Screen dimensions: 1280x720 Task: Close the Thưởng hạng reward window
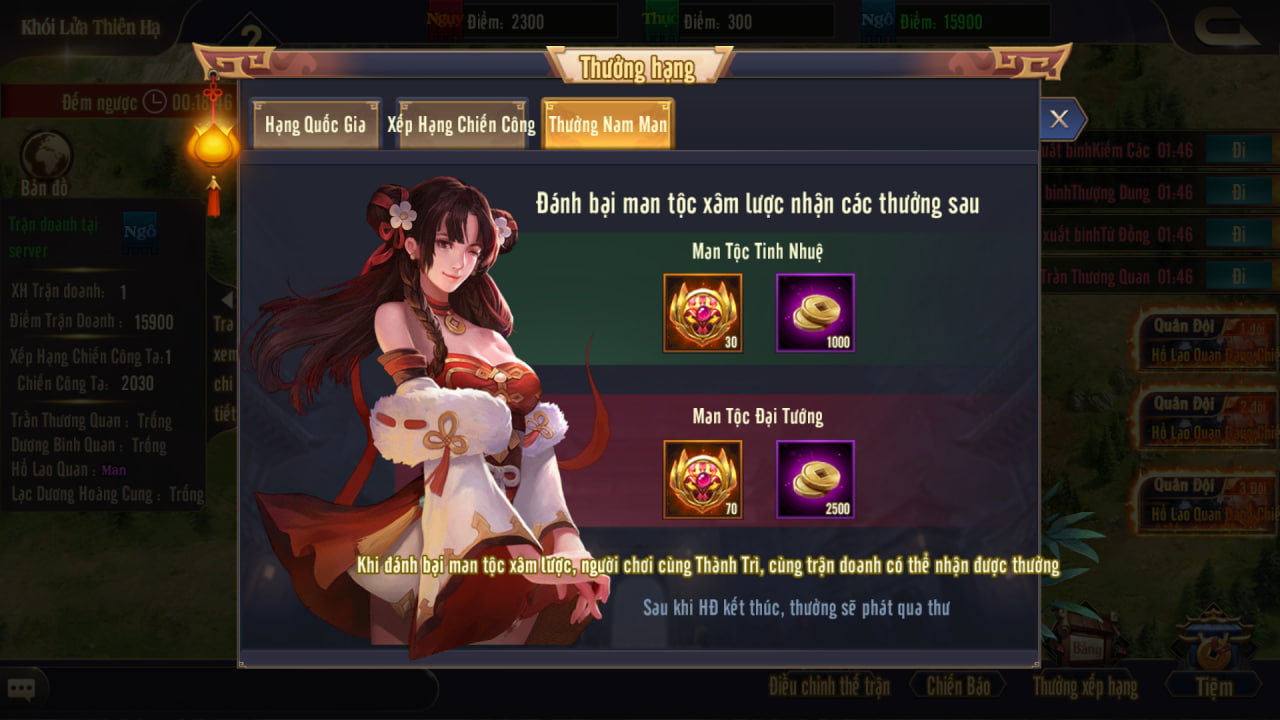click(x=1059, y=120)
